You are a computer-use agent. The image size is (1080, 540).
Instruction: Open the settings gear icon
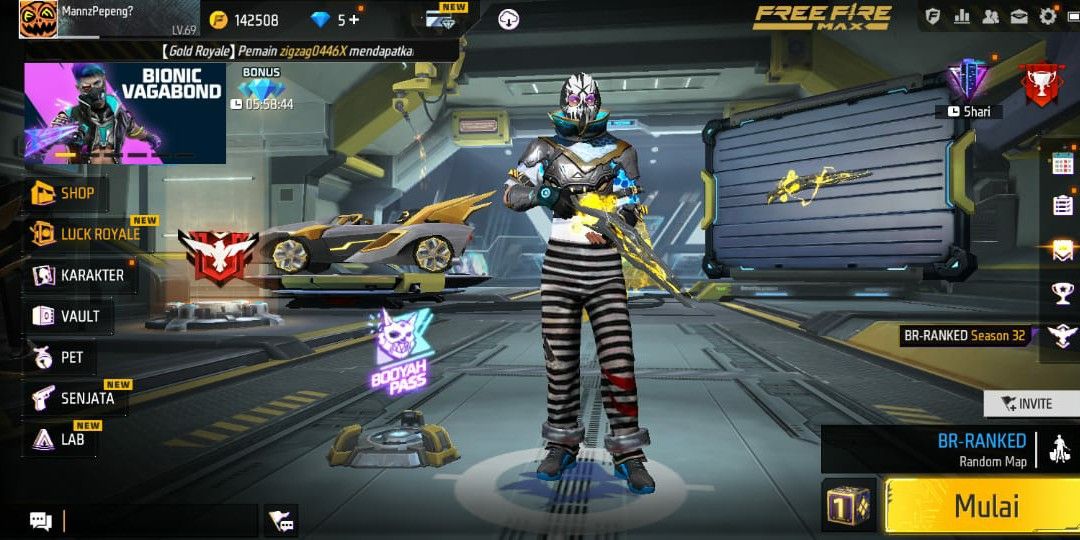point(1048,16)
